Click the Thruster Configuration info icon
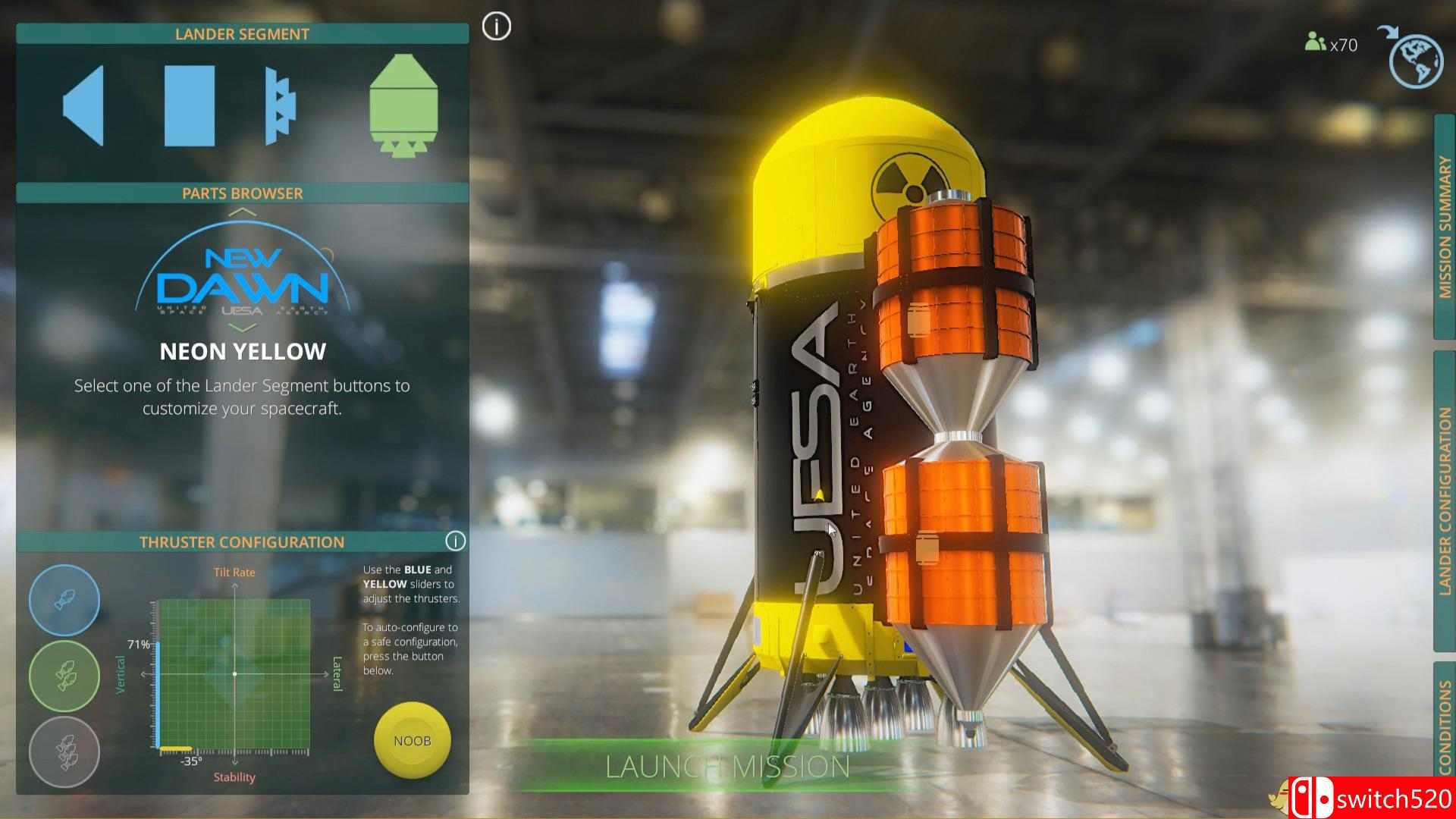Screen dimensions: 1456x819 tap(455, 541)
